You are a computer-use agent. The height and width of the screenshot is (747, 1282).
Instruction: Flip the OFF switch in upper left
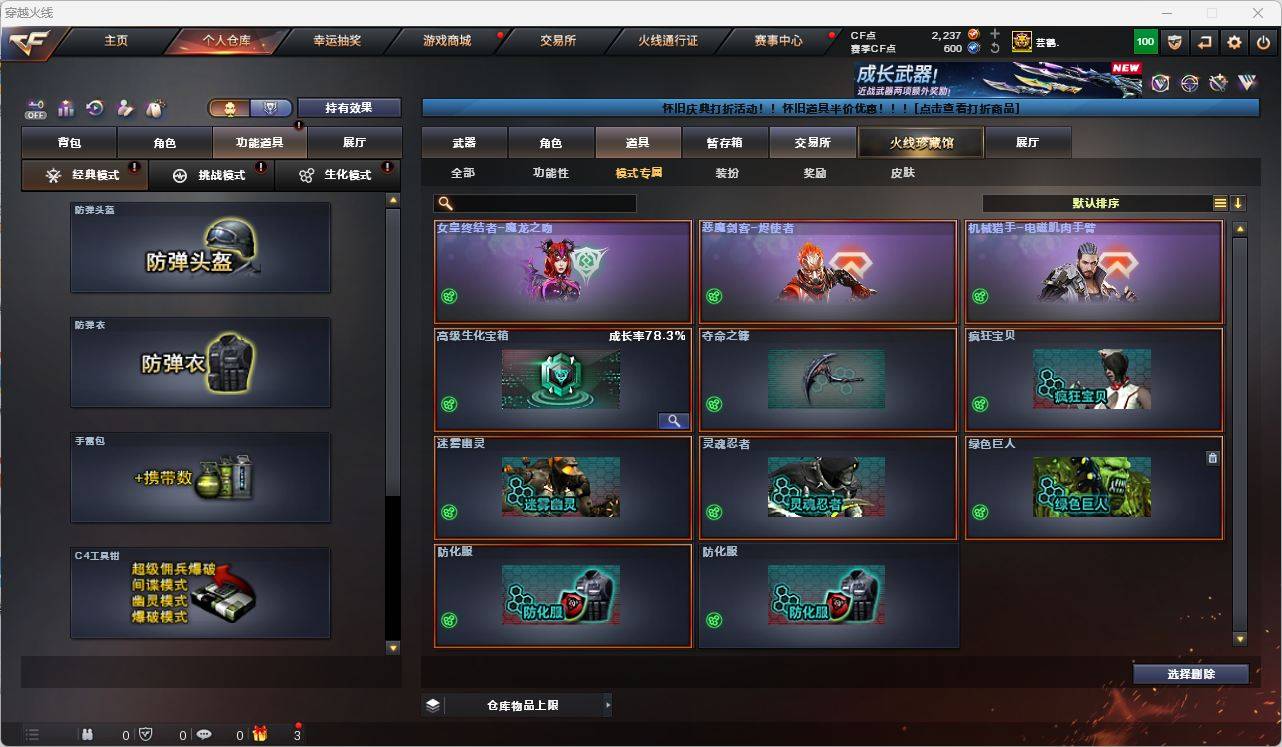click(x=35, y=107)
